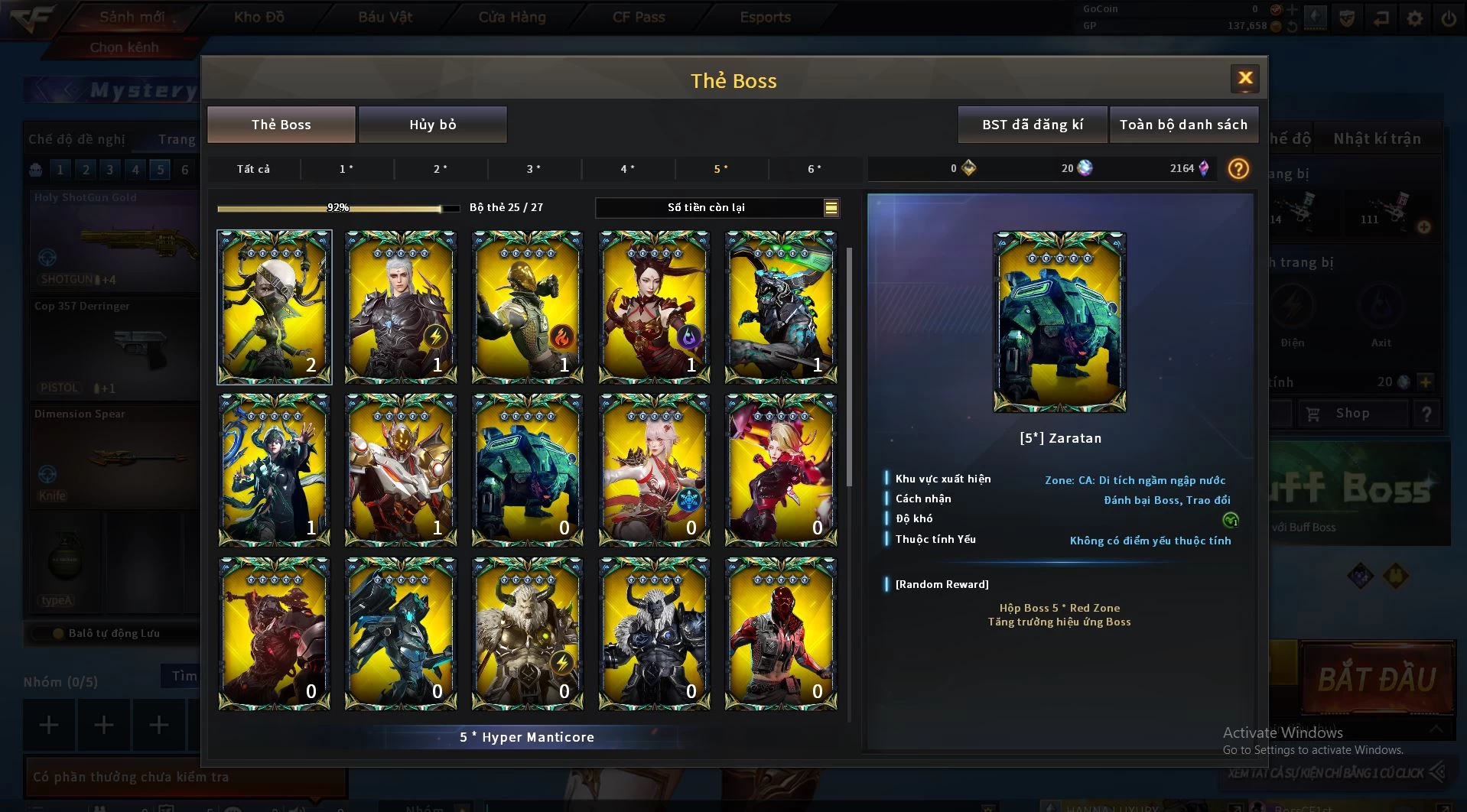This screenshot has width=1467, height=812.
Task: Open the orange question mark help
Action: tap(1238, 168)
